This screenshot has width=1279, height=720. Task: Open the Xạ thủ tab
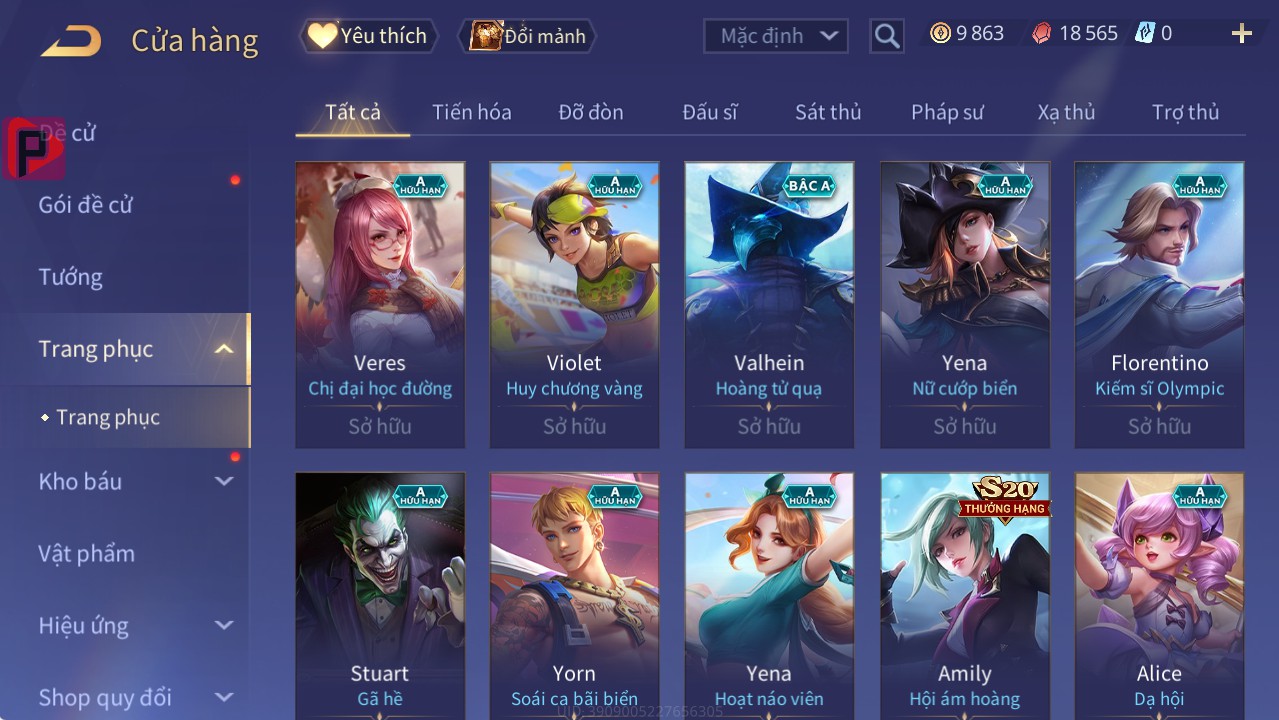coord(1066,112)
